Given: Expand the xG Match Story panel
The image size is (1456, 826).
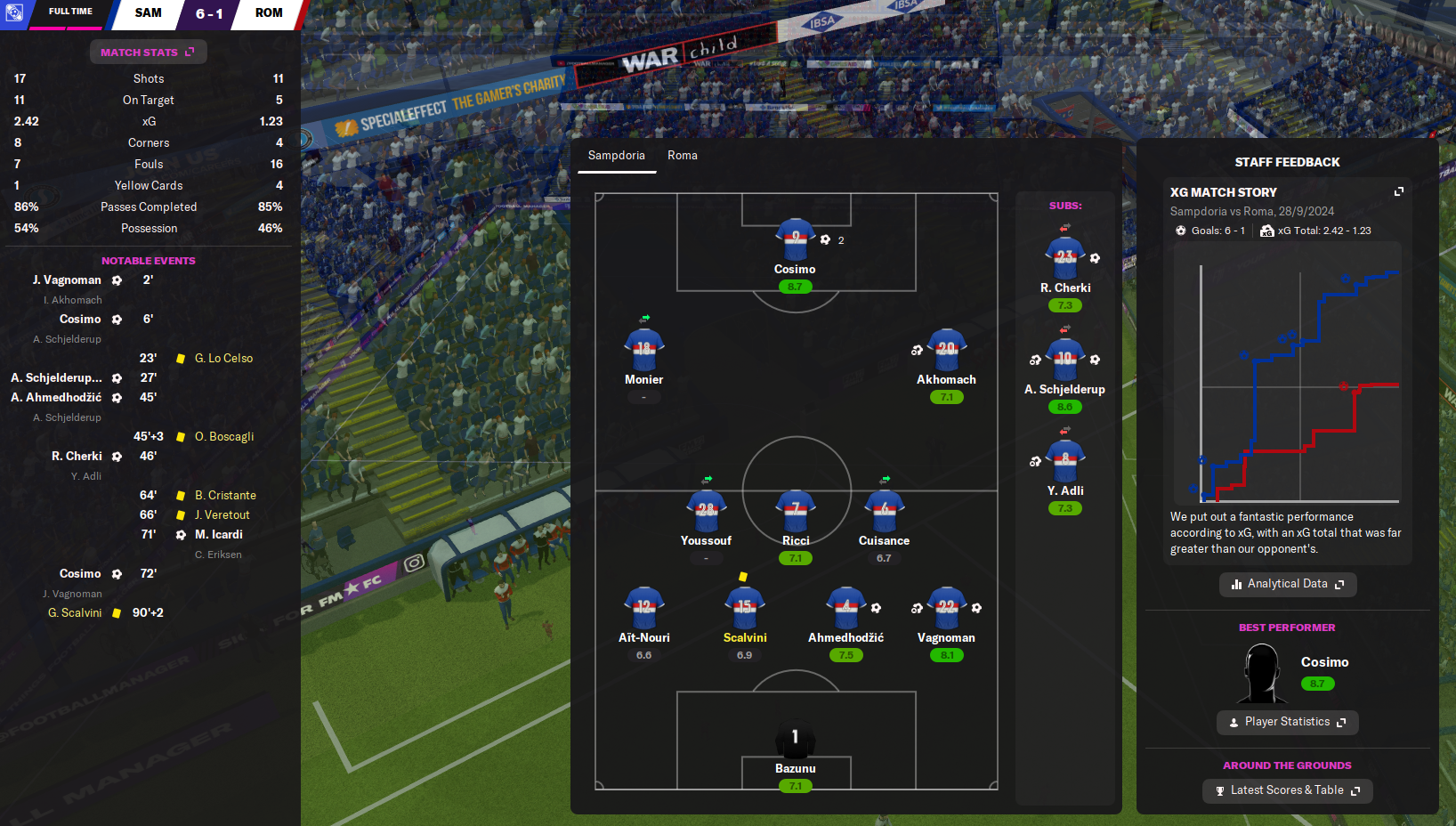Looking at the screenshot, I should click(x=1398, y=191).
